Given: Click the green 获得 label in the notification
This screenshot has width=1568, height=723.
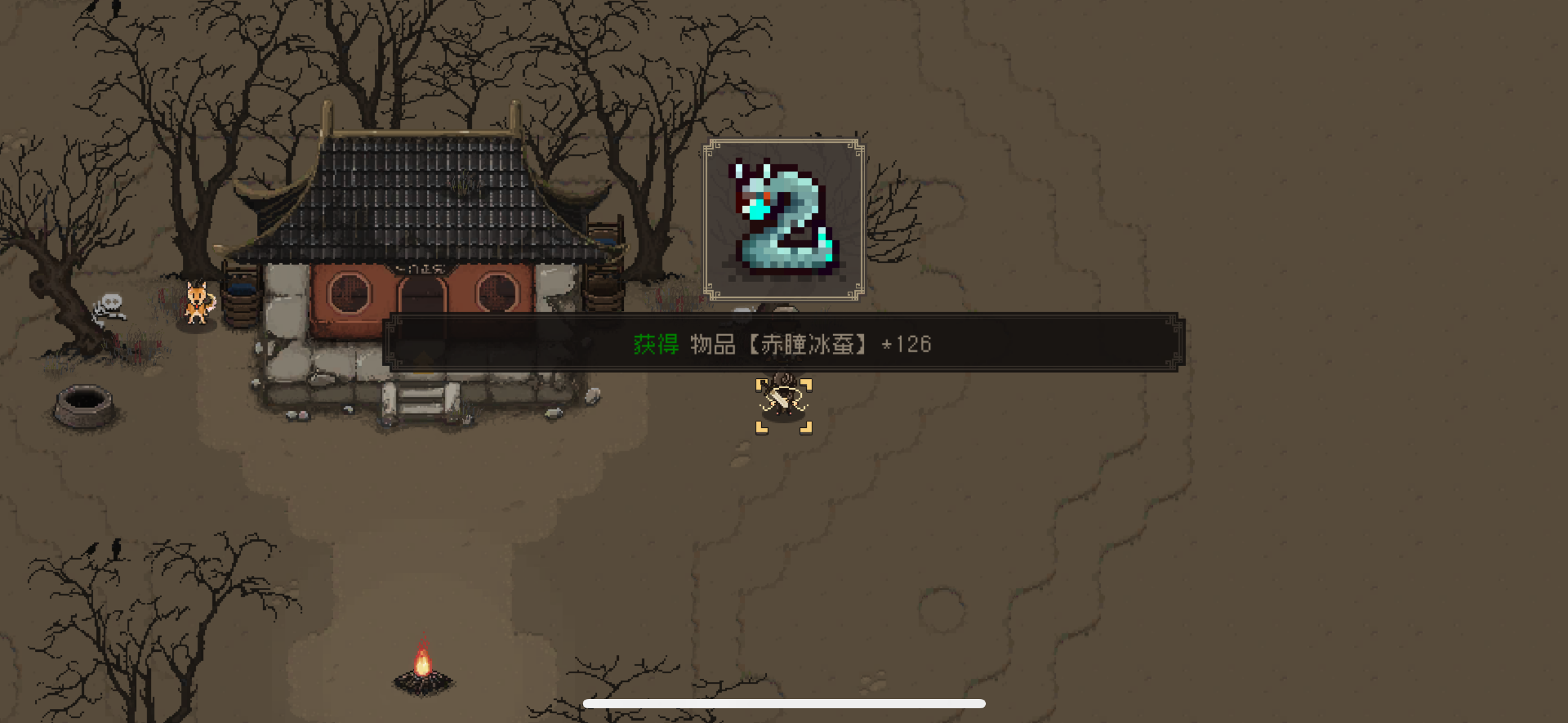Looking at the screenshot, I should click(x=656, y=345).
